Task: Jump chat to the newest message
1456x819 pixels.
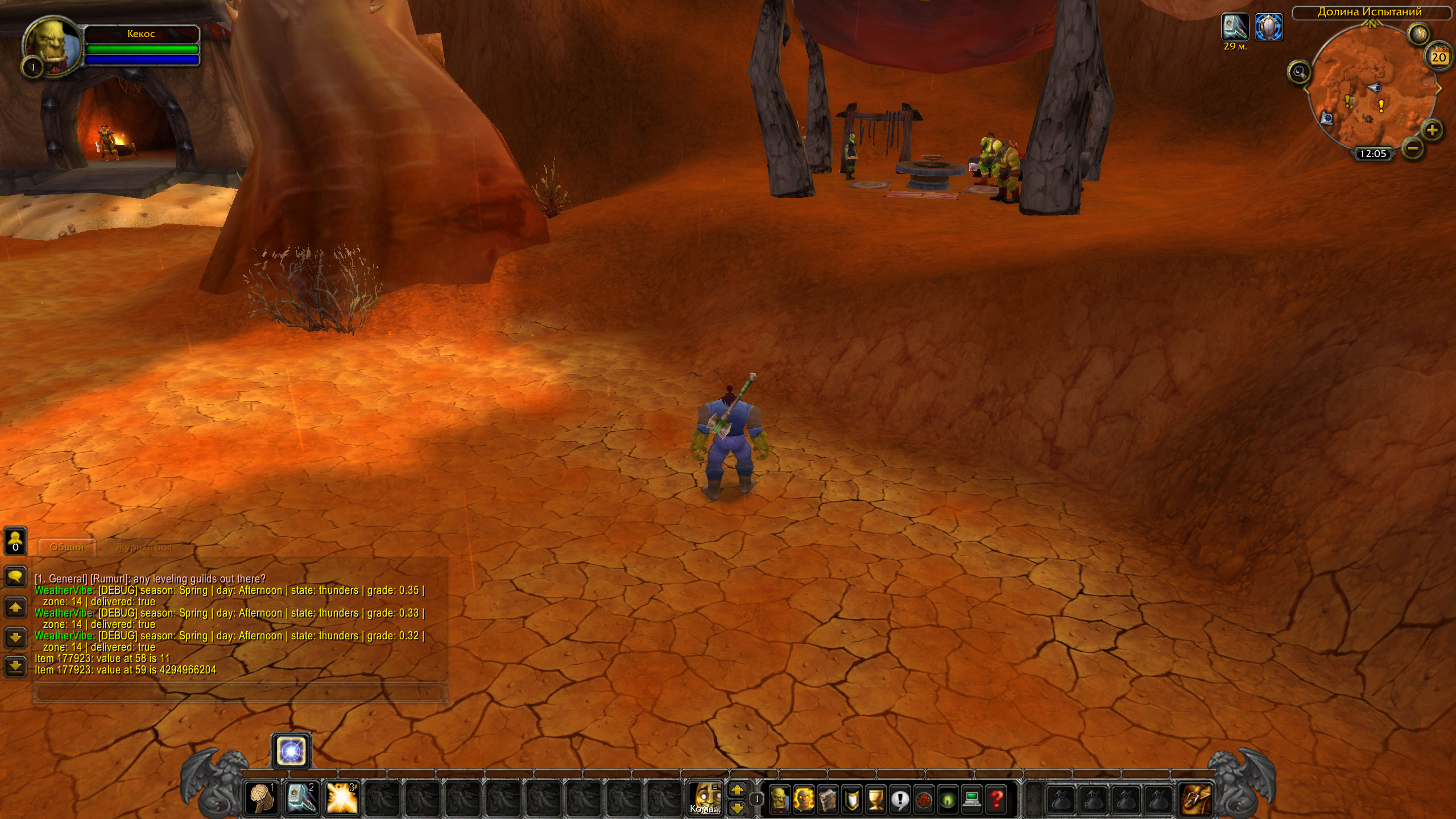Action: 15,666
